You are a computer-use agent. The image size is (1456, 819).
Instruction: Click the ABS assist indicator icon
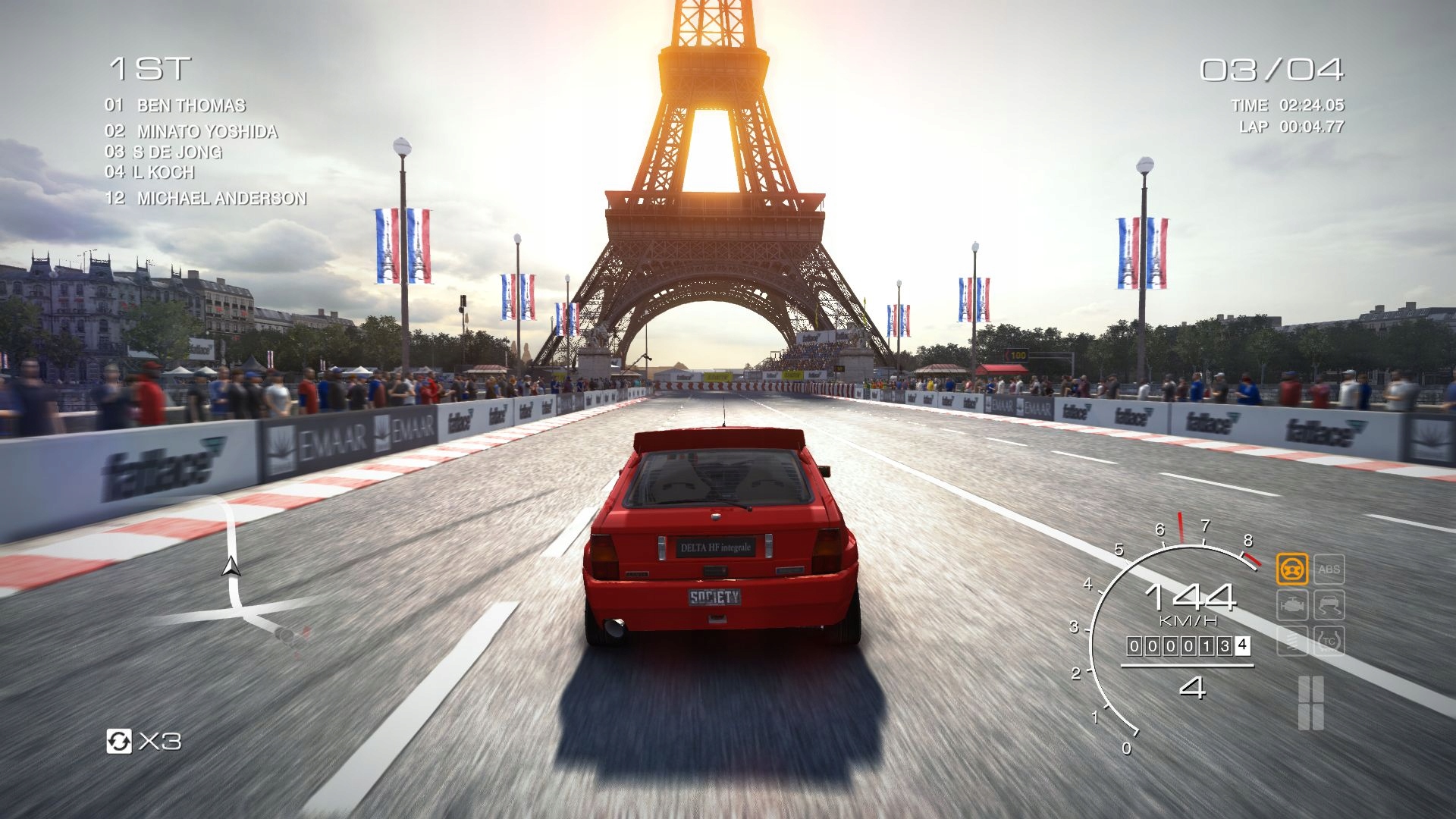tap(1329, 569)
